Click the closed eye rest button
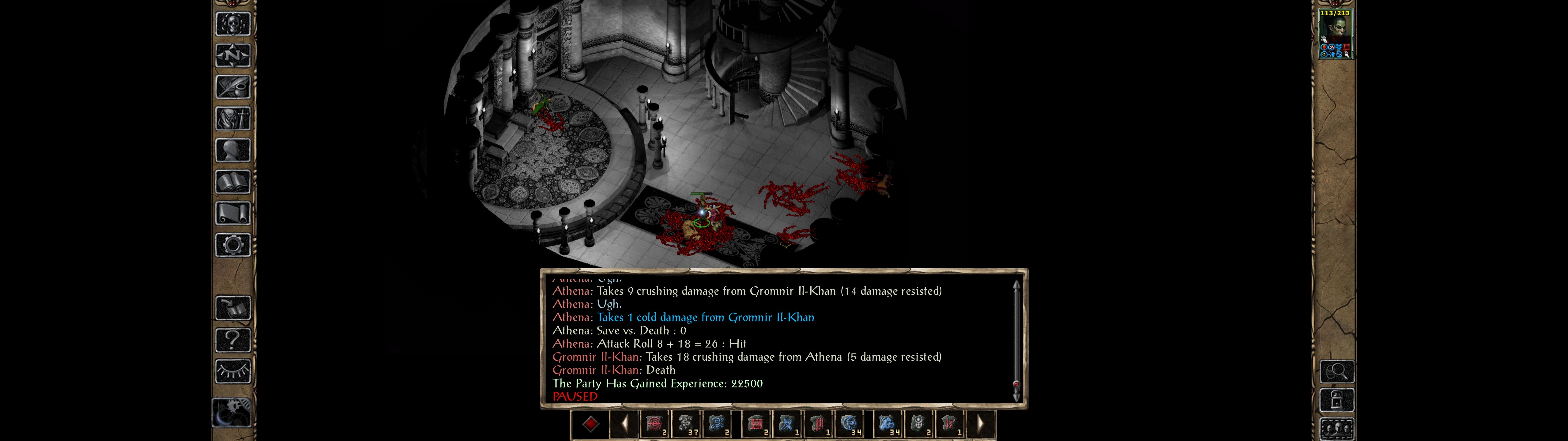1568x441 pixels. click(232, 371)
